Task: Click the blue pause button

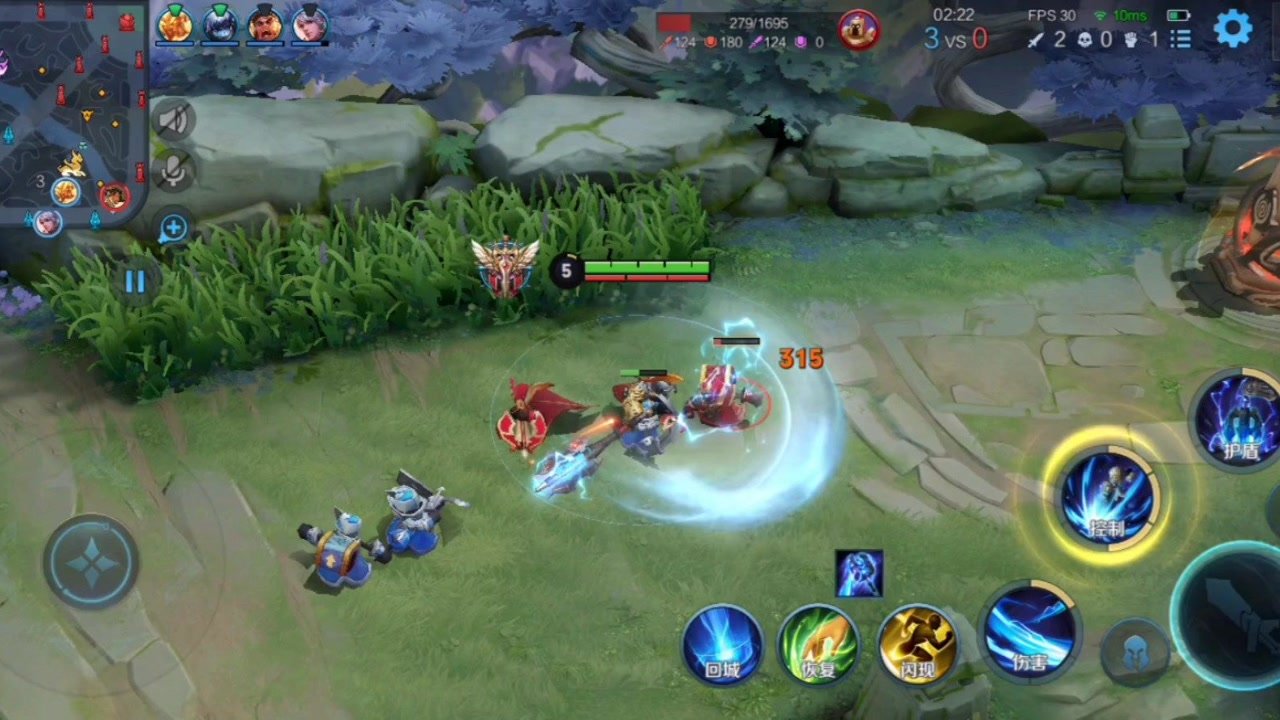Action: [x=135, y=281]
